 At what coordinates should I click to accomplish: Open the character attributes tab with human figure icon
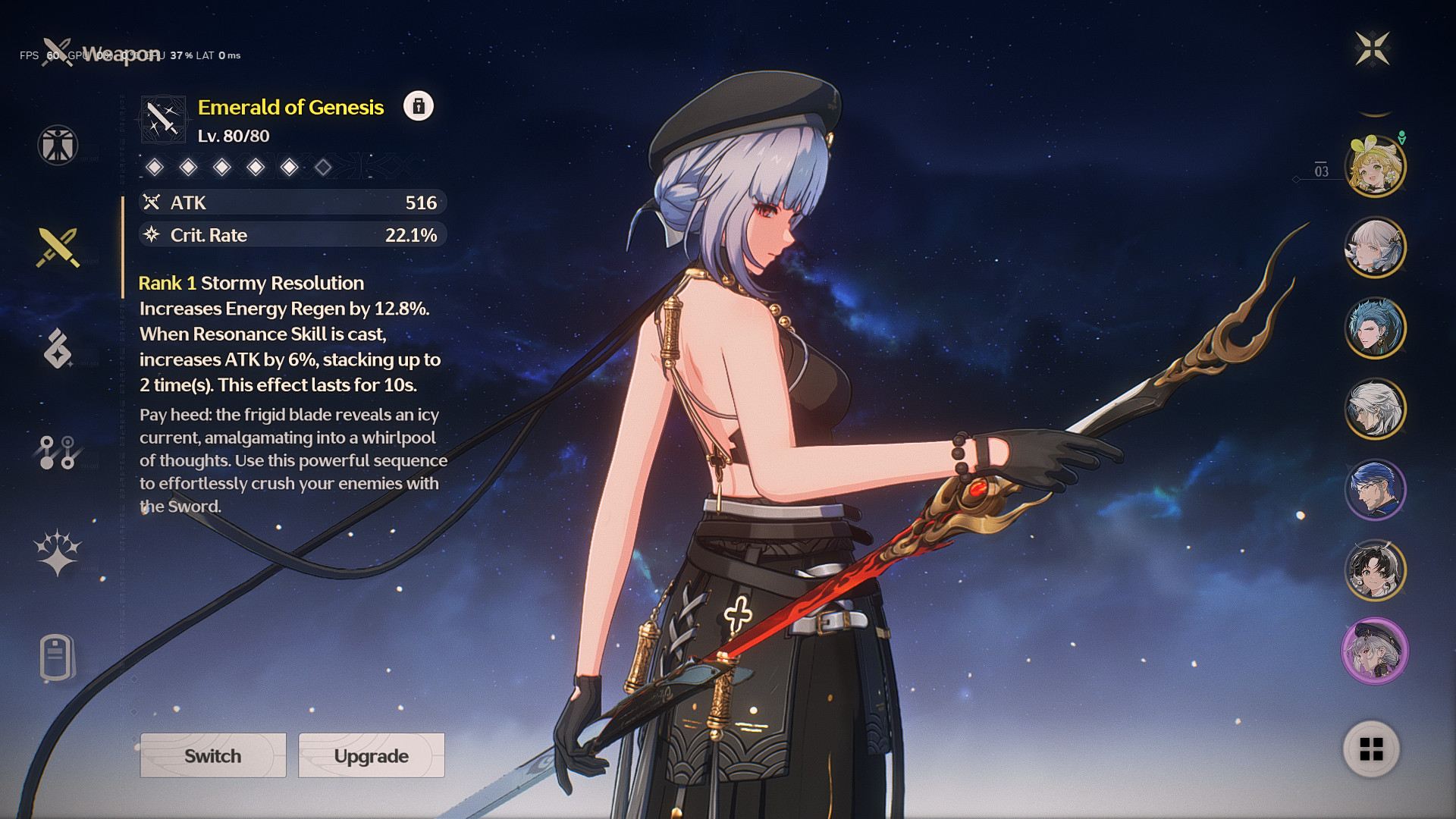pyautogui.click(x=58, y=145)
